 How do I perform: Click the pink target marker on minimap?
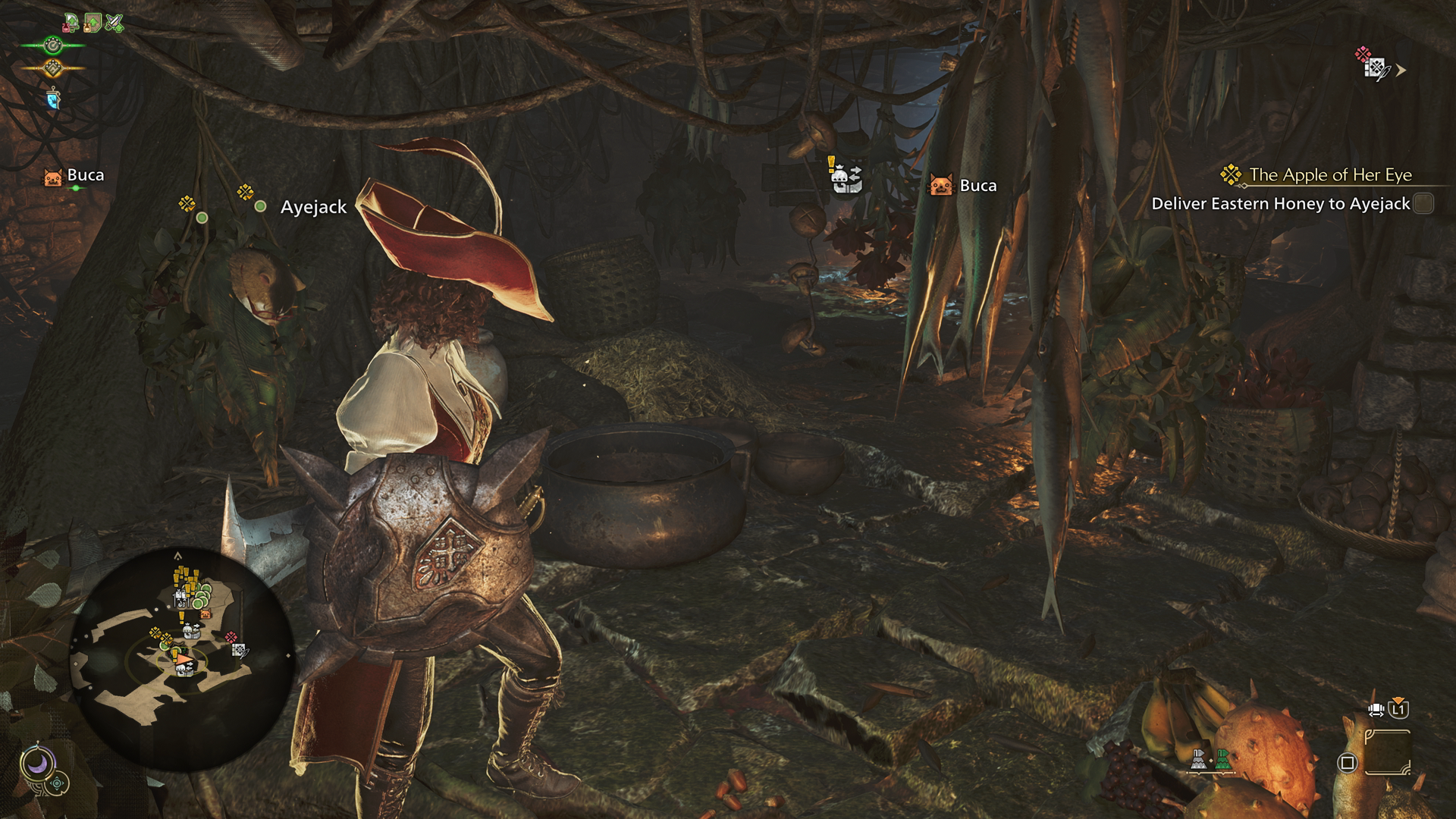tap(231, 638)
